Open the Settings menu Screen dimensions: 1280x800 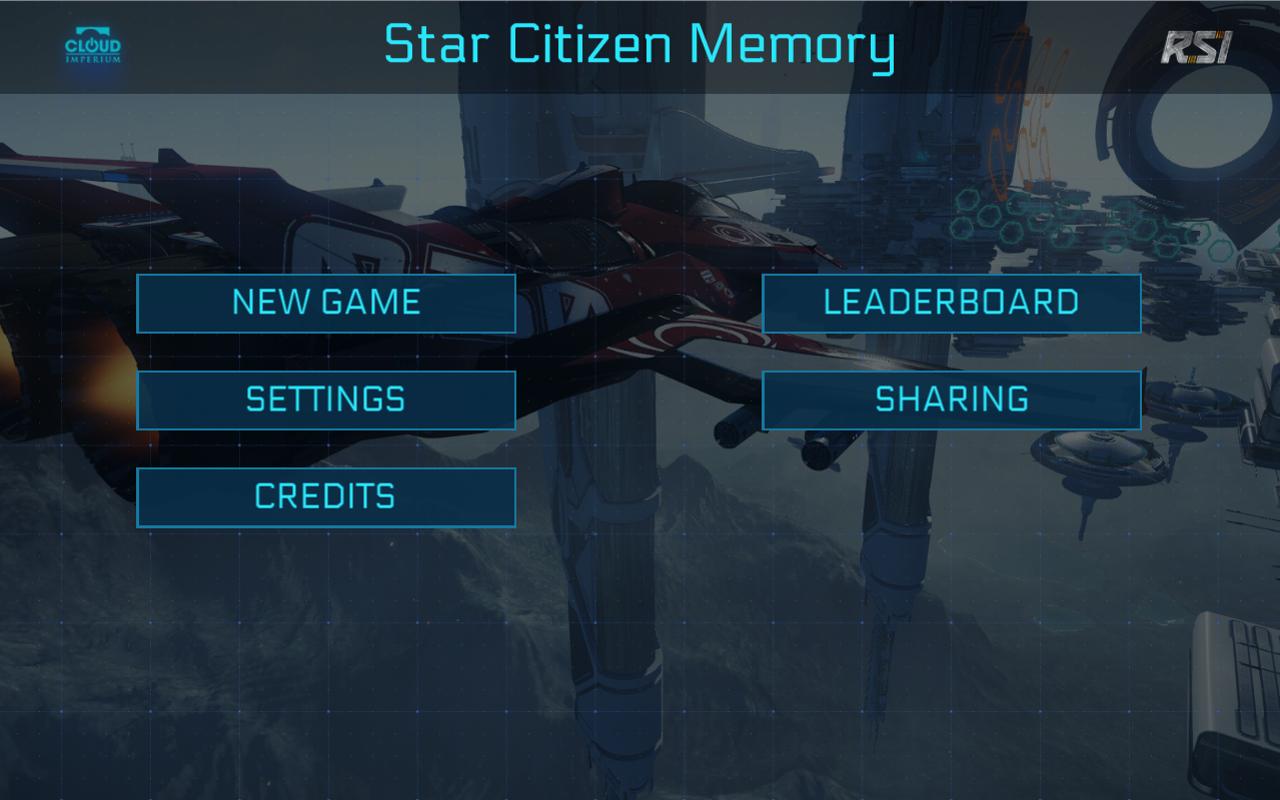pos(326,400)
